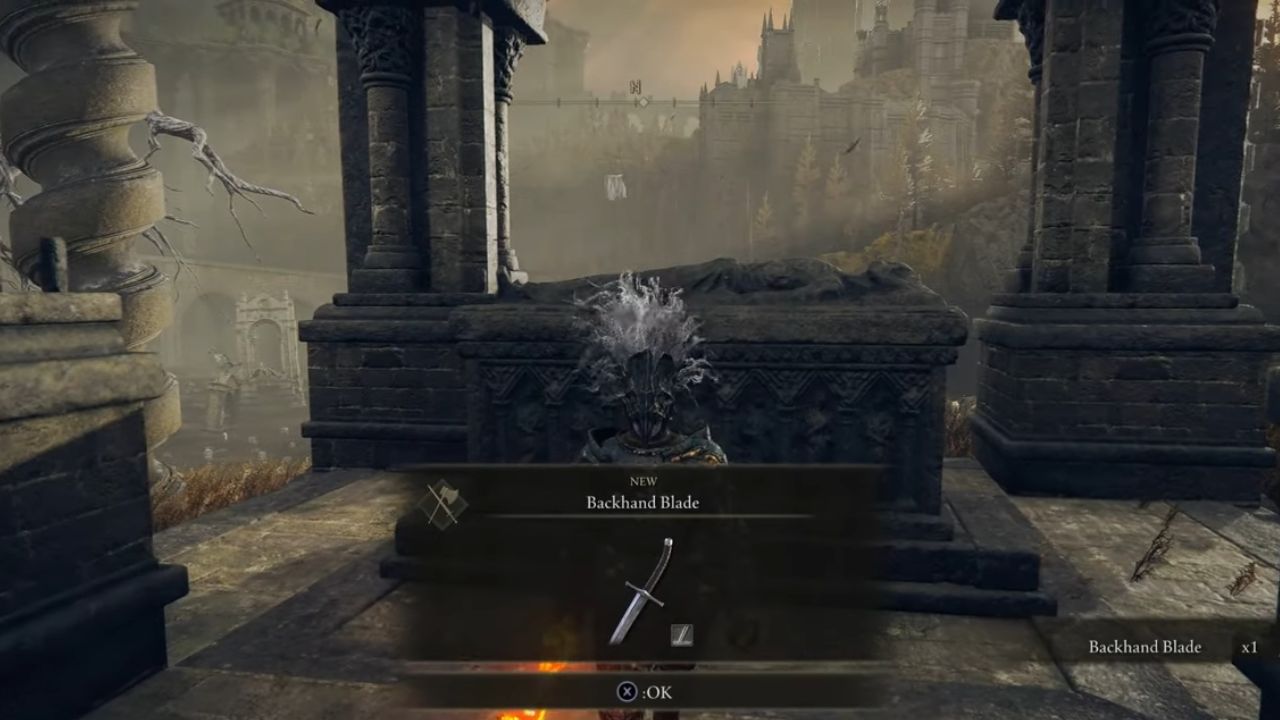The height and width of the screenshot is (720, 1280).
Task: Click the crossed-weapons item category icon
Action: coord(444,503)
